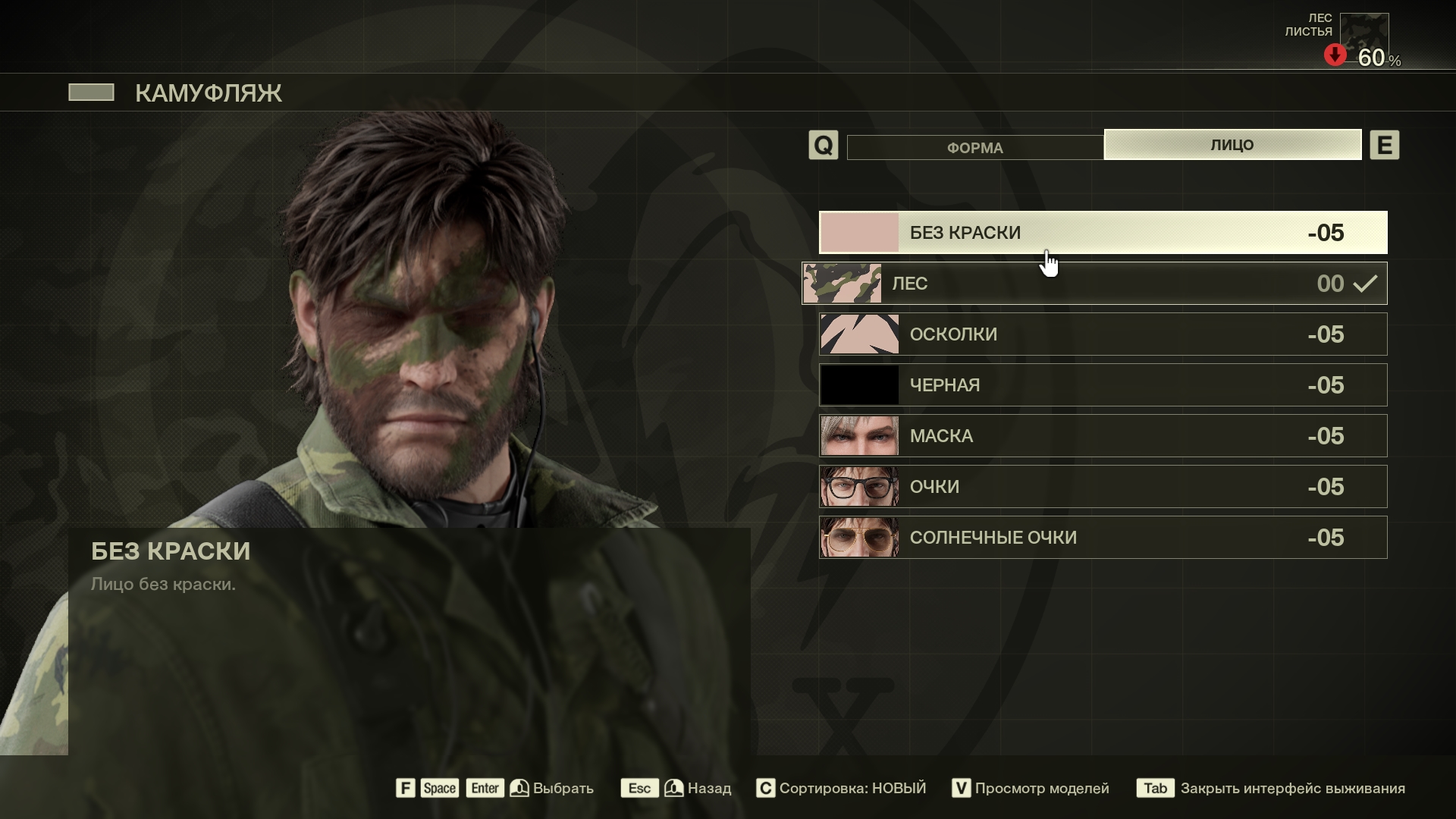
Task: Choose the БЕЗ КРАСКИ face option
Action: coord(1103,233)
